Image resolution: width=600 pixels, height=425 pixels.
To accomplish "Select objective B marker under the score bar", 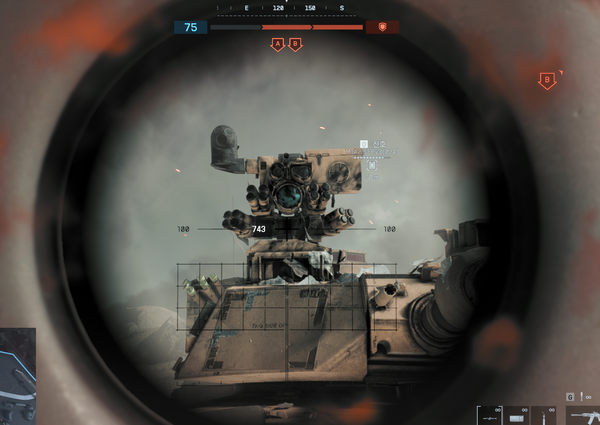I will (294, 45).
